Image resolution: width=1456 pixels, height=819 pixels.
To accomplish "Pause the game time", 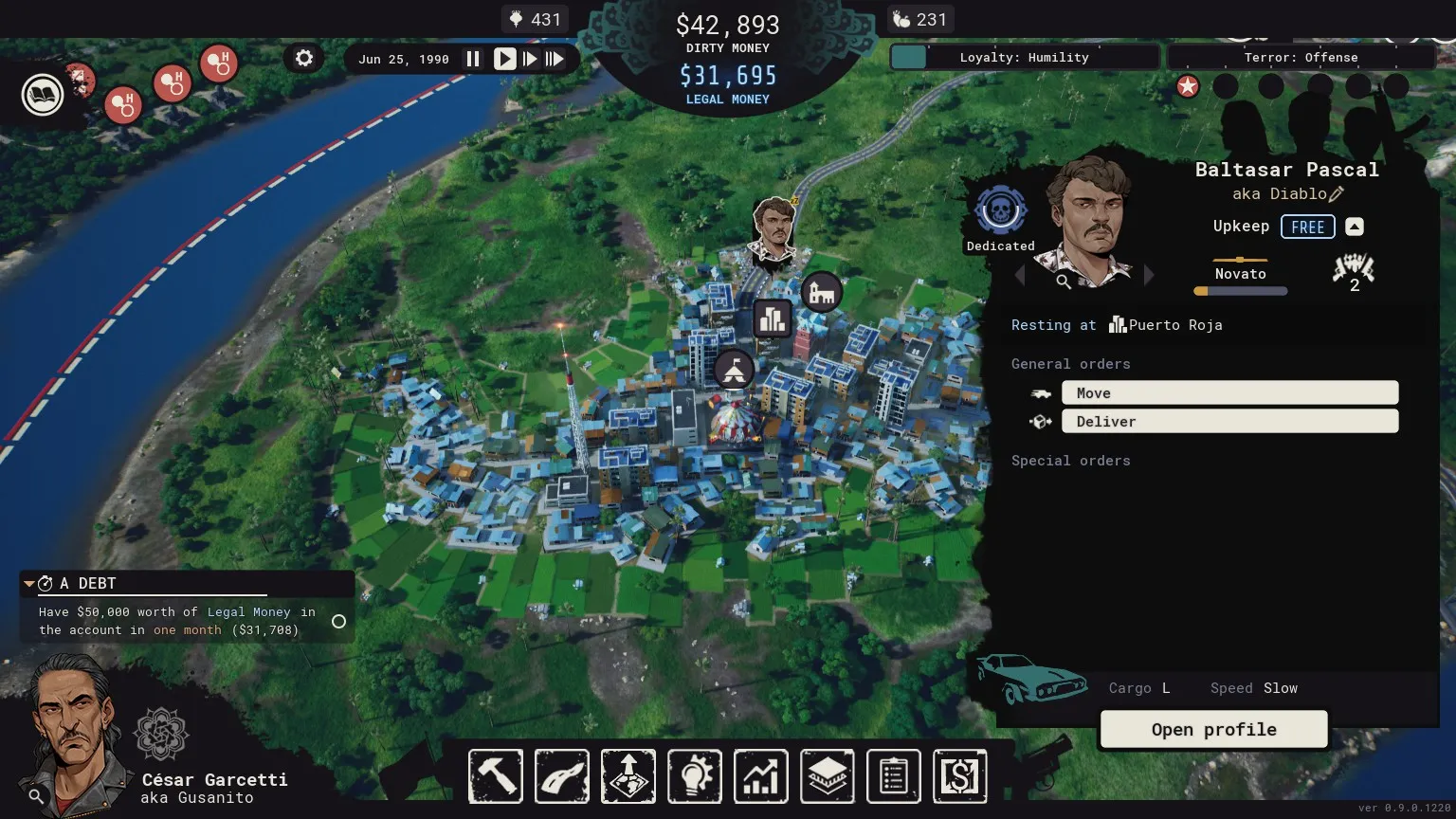I will (472, 59).
